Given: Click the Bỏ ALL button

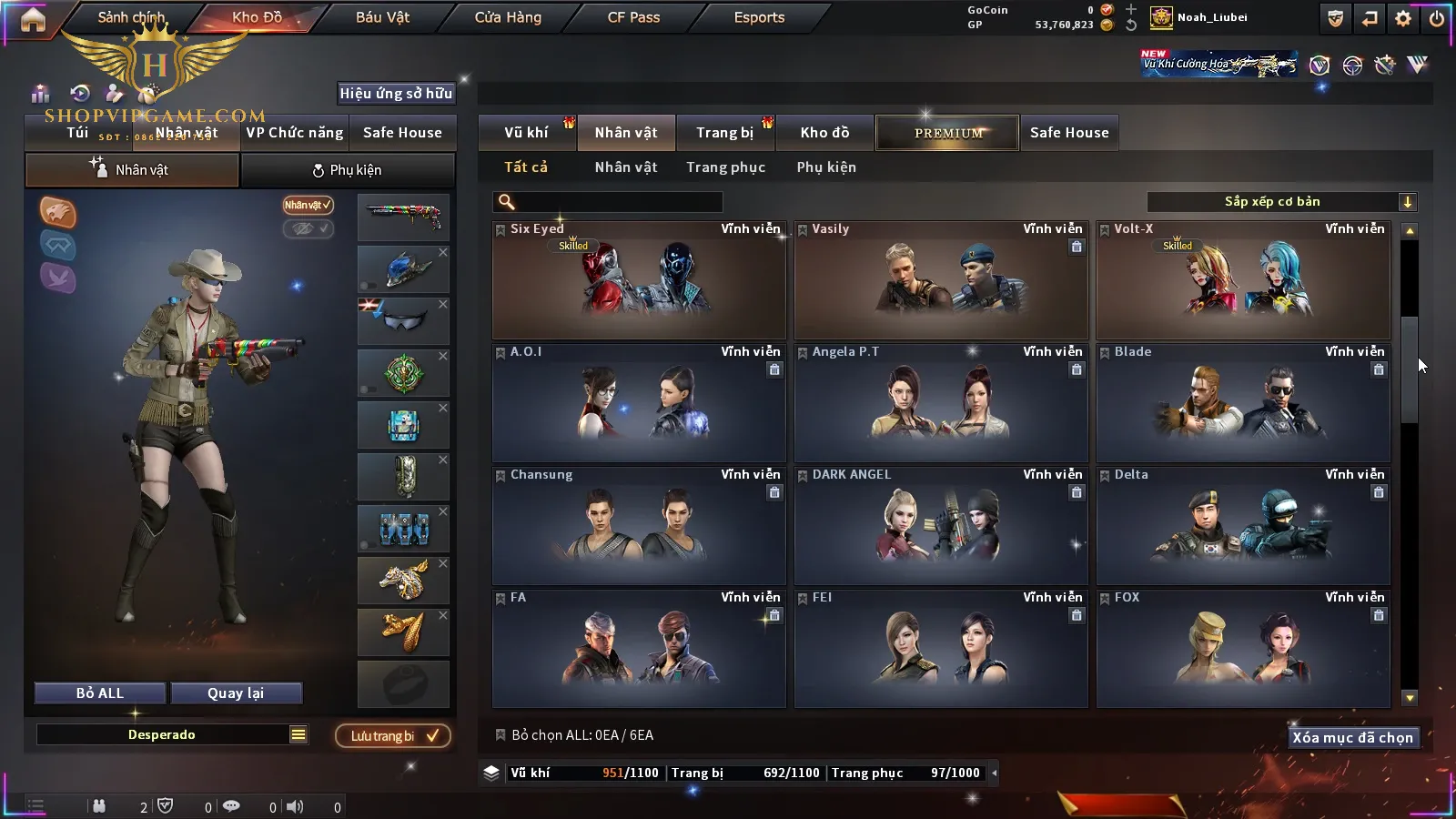Looking at the screenshot, I should click(x=100, y=693).
